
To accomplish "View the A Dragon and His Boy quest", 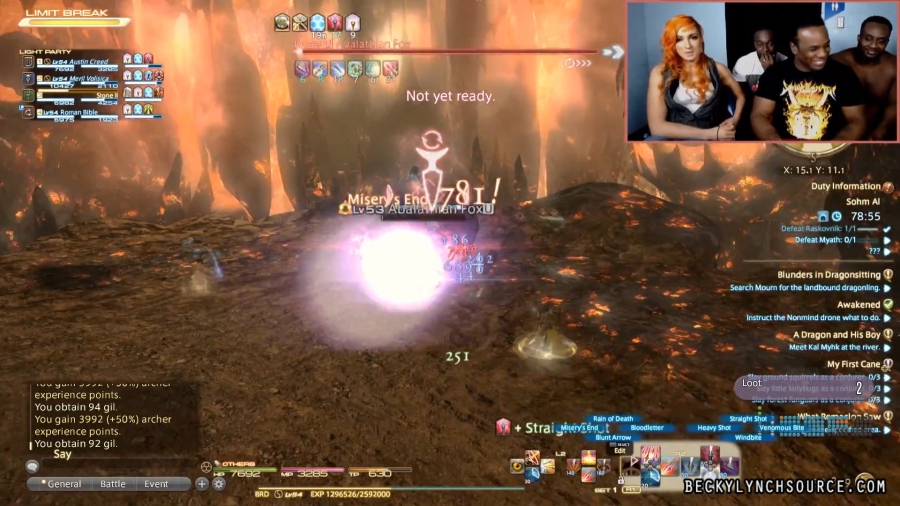I will coord(836,335).
